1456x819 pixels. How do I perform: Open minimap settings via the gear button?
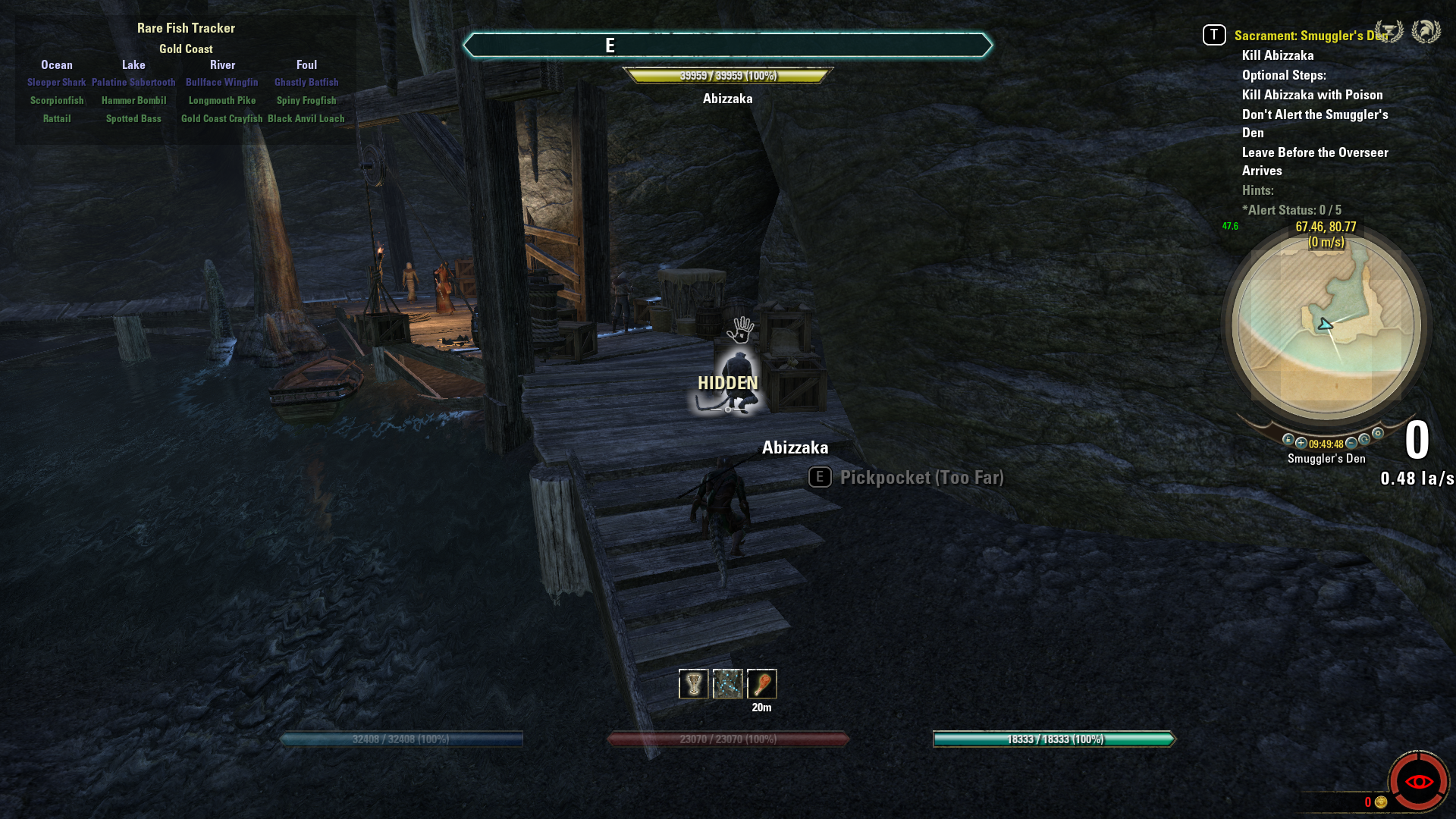pyautogui.click(x=1378, y=434)
